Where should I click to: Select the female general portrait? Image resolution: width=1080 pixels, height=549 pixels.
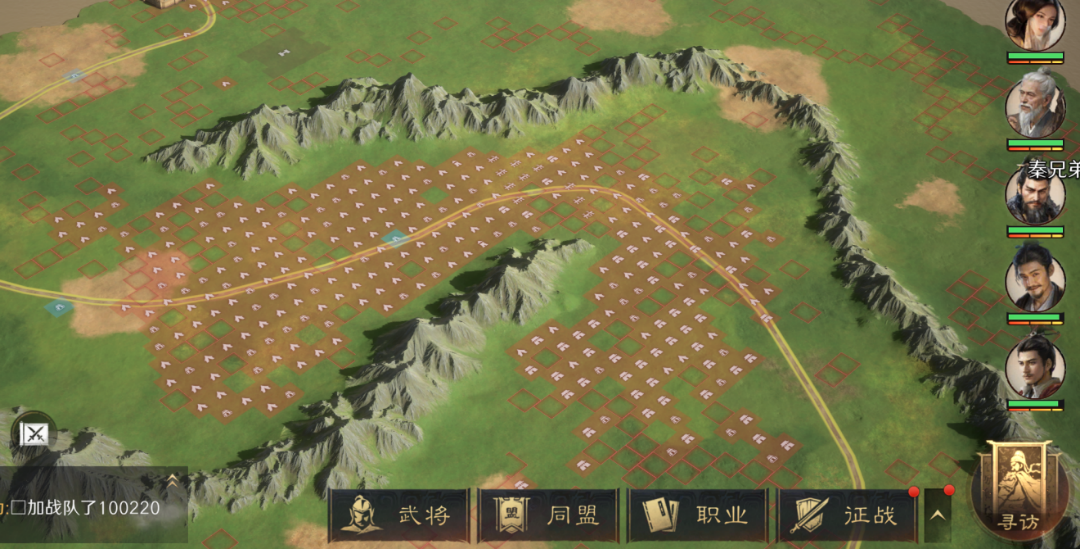click(x=1035, y=23)
